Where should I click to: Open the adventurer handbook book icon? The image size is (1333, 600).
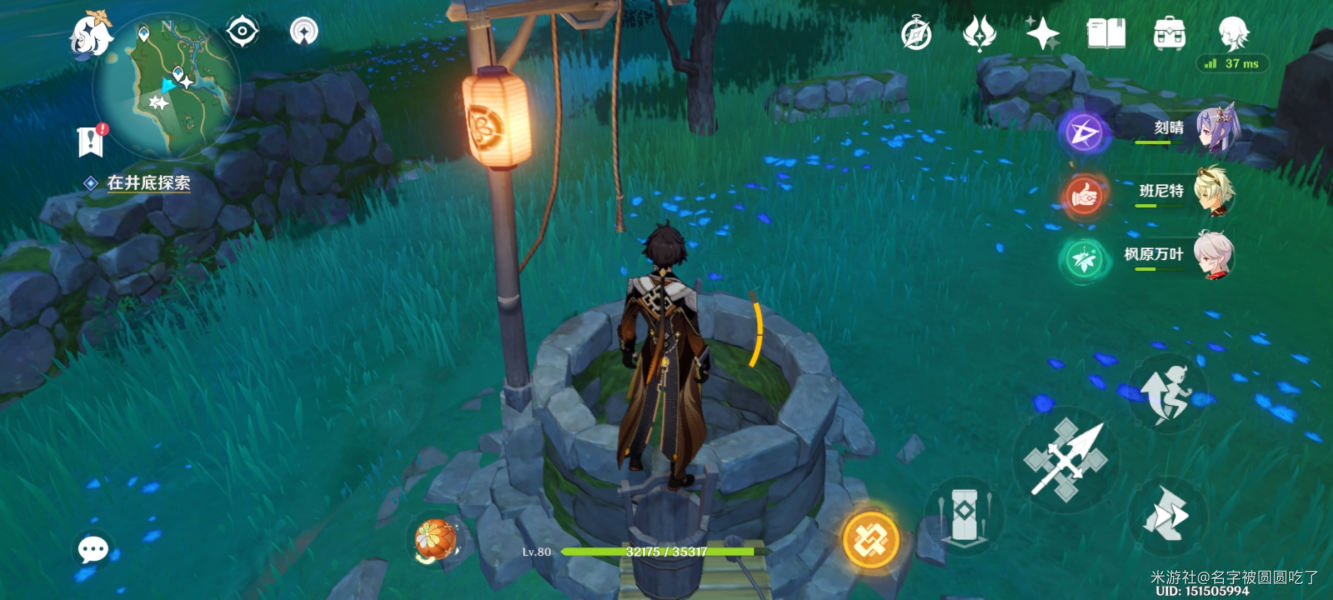coord(1105,33)
